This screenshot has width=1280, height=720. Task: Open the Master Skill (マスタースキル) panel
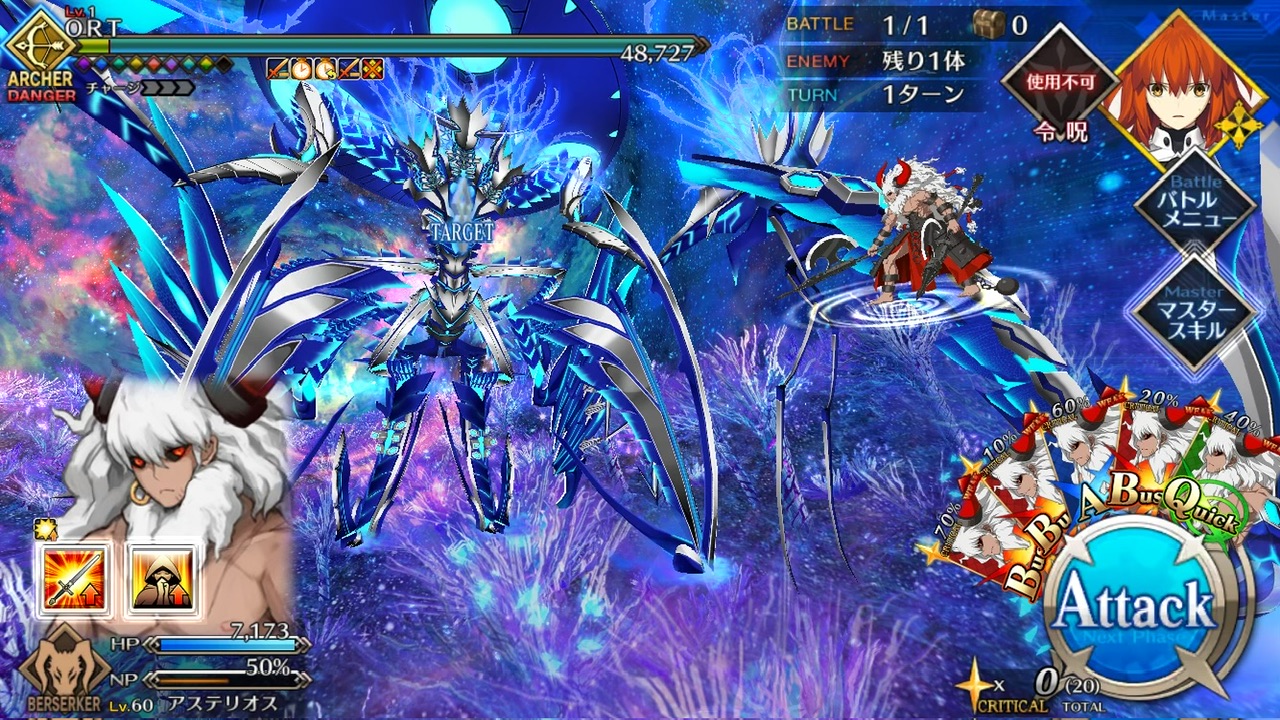tap(1193, 313)
